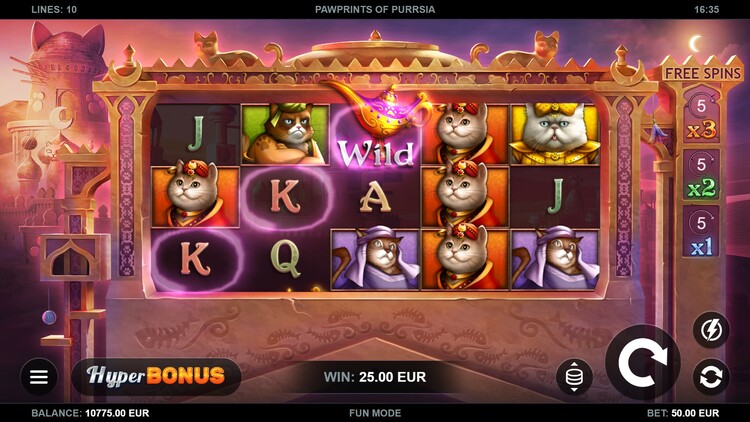Screen dimensions: 750x422
Task: Toggle the lightning bolt turbo mode
Action: [710, 330]
